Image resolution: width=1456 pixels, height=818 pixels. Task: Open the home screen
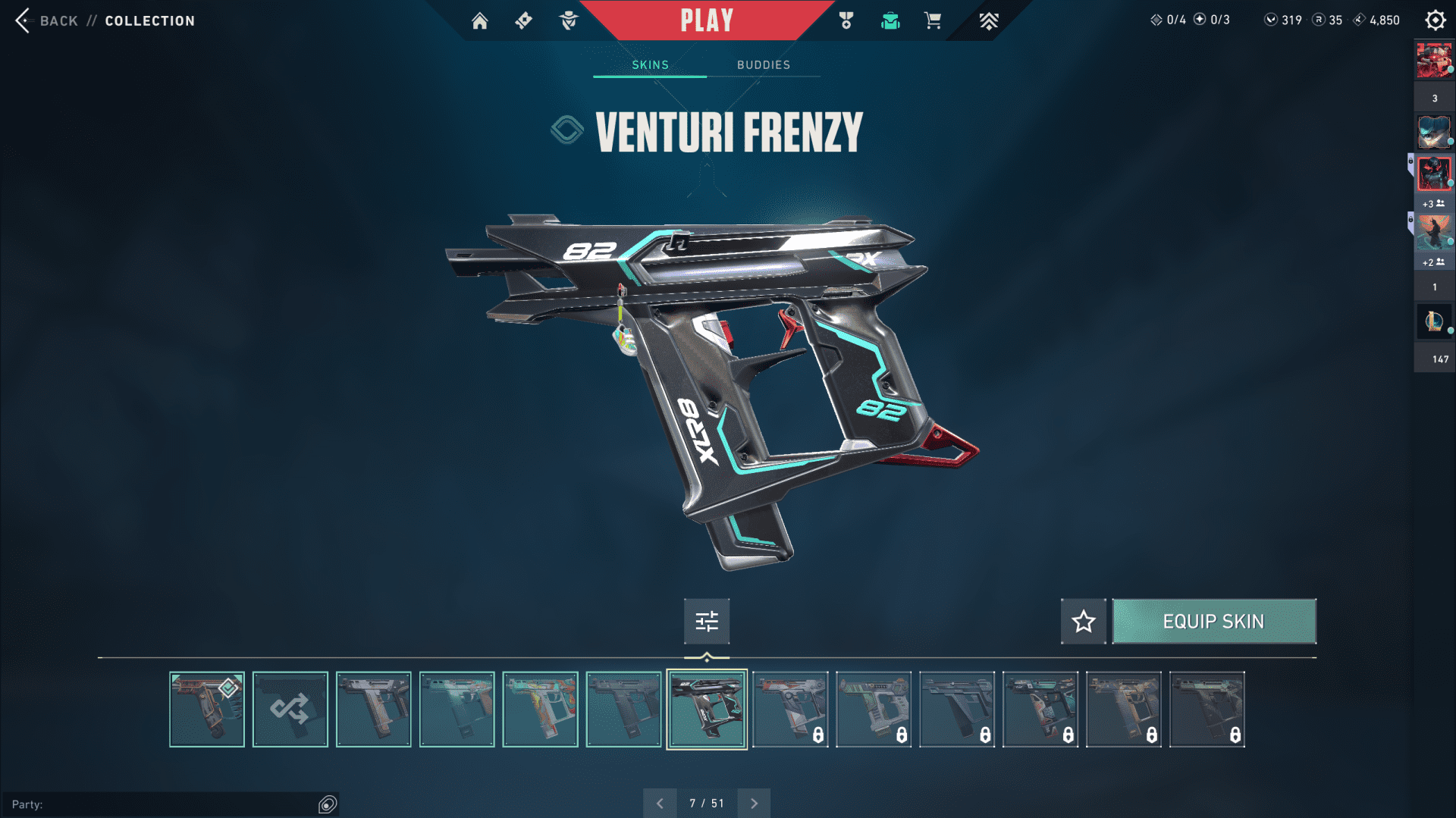tap(479, 20)
